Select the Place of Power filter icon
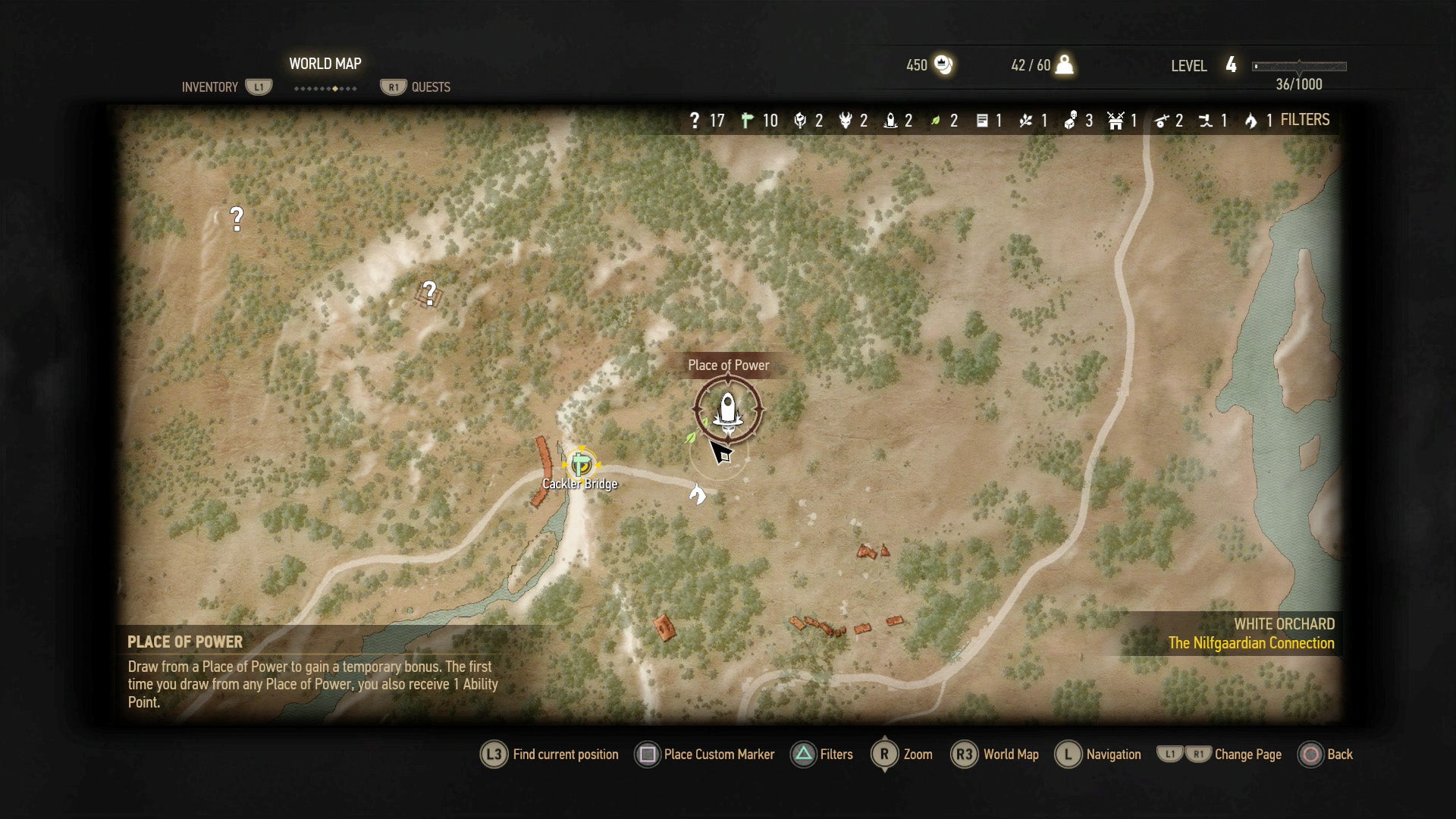 (890, 120)
